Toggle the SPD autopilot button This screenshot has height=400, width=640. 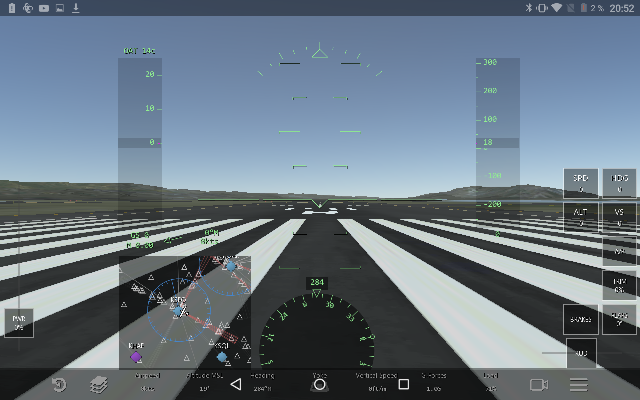pos(581,182)
